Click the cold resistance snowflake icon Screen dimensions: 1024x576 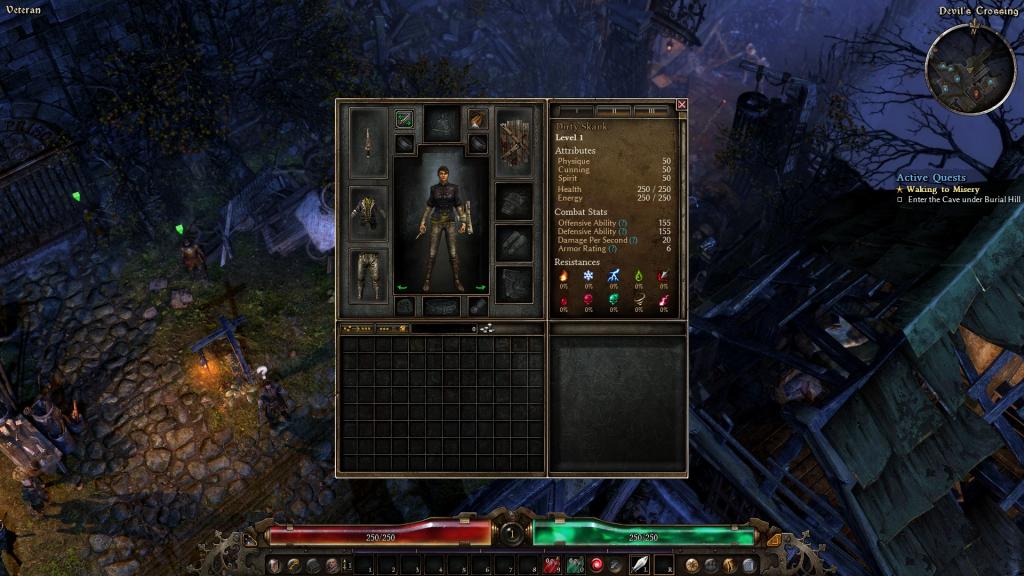click(x=588, y=276)
